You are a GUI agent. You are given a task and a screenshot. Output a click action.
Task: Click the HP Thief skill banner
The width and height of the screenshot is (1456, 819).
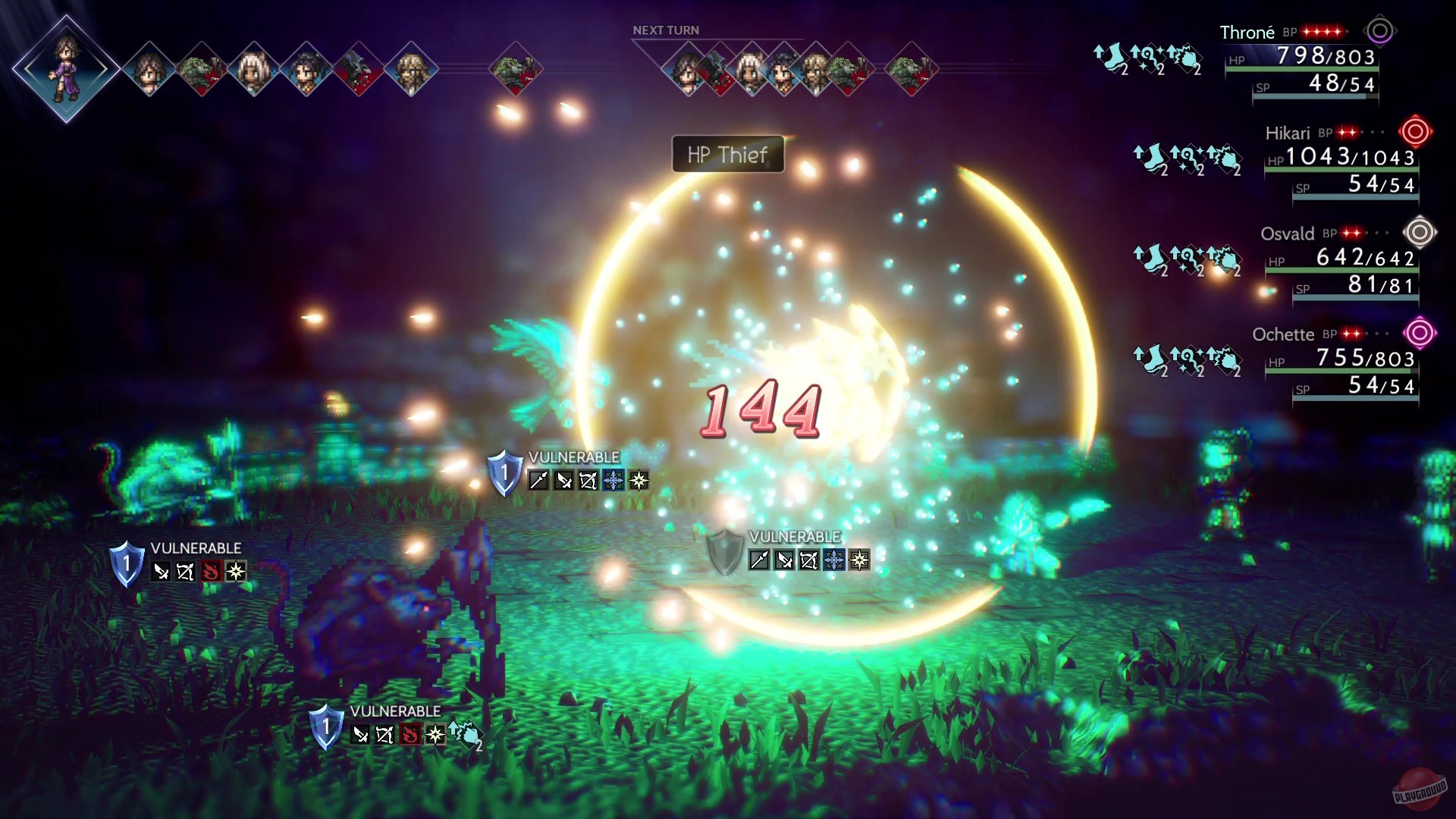[x=726, y=154]
